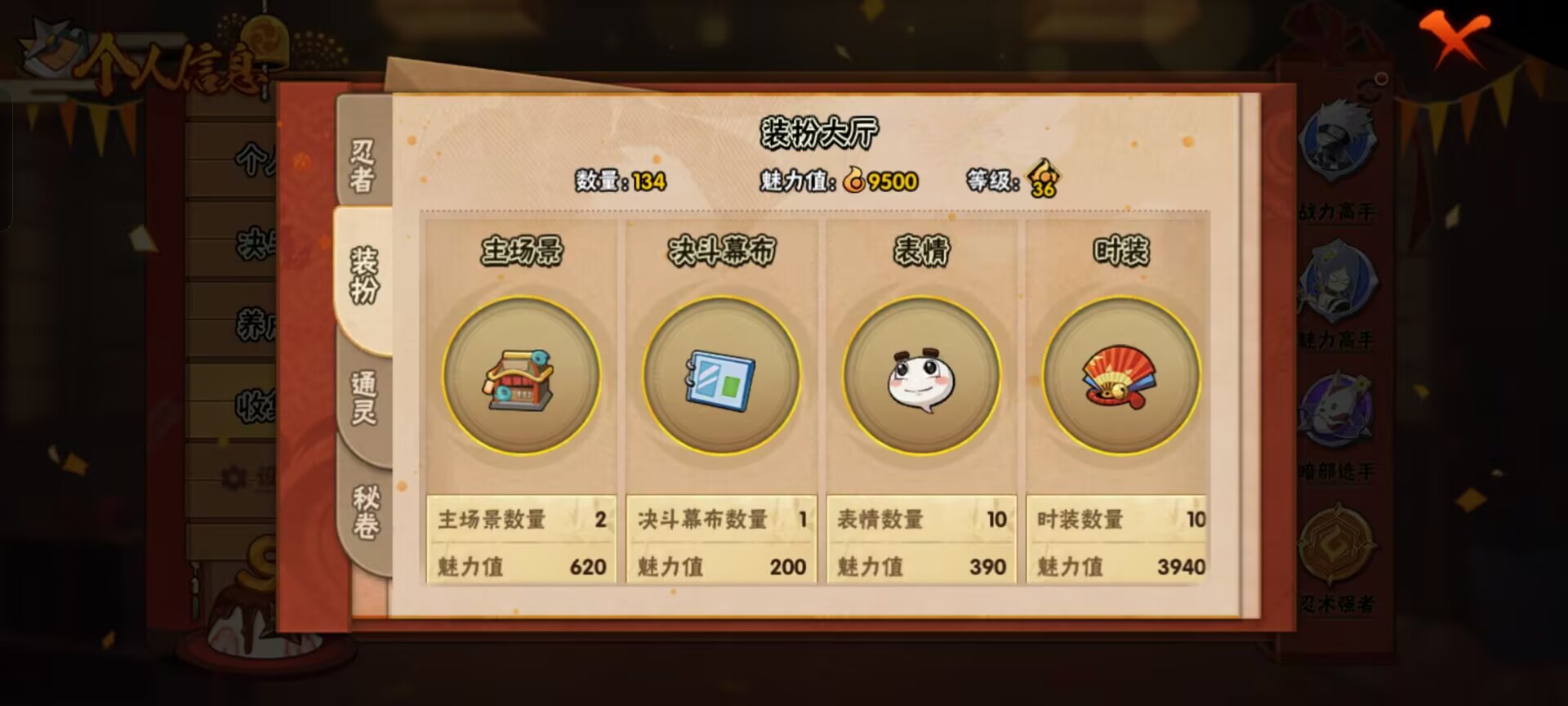Open the 决斗幕布 duel curtain icon
This screenshot has width=1568, height=706.
click(719, 378)
